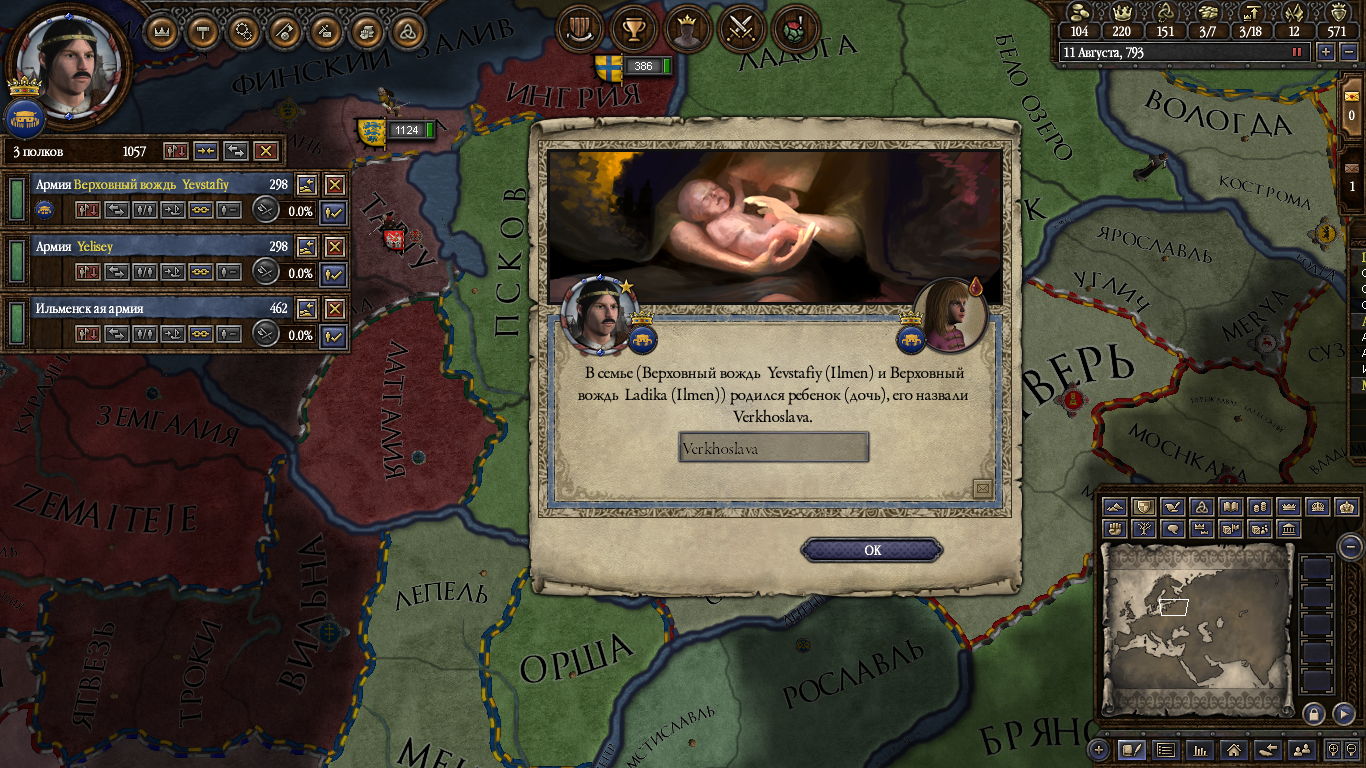Open the trophy Ambitions round button
Viewport: 1366px width, 768px height.
(632, 29)
